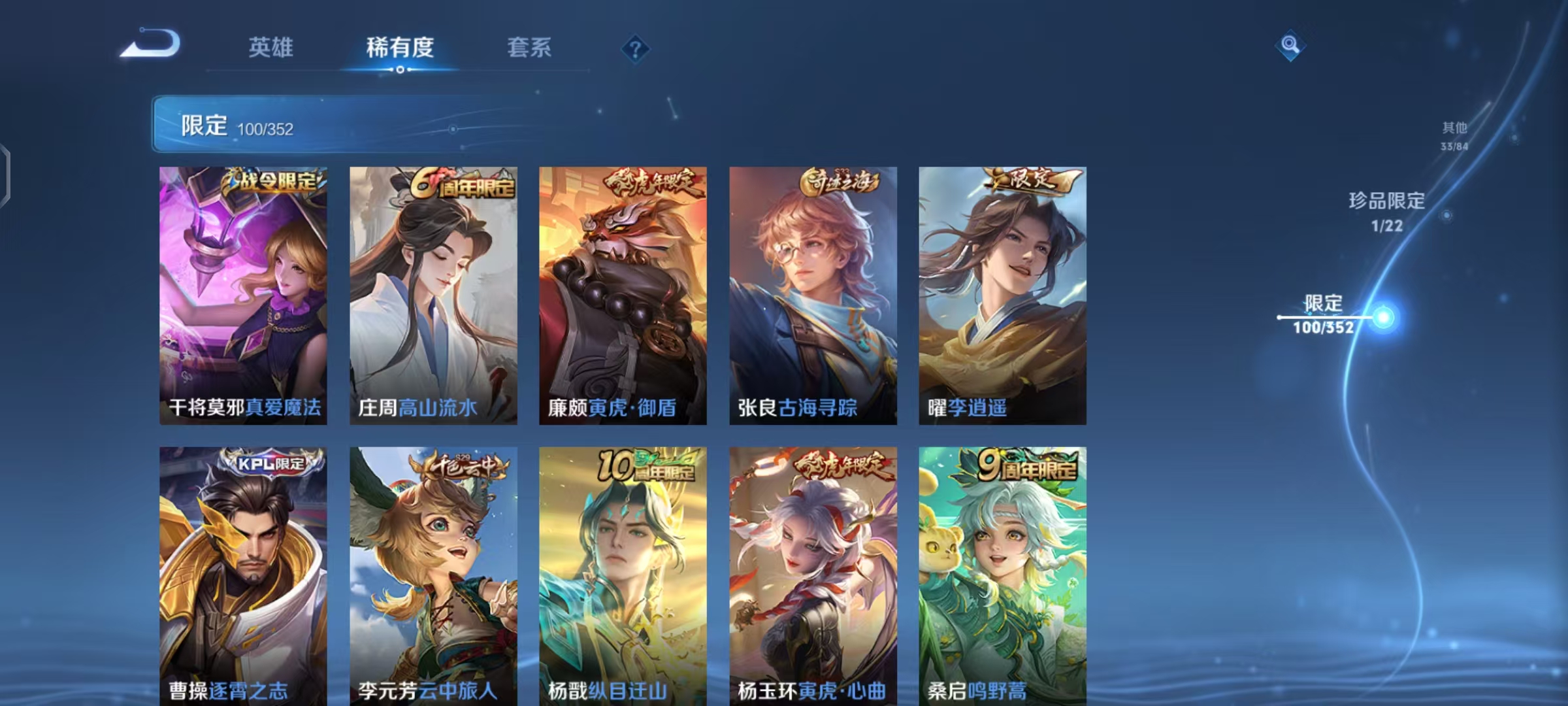Click the magnifier search icon top right
Image resolution: width=1568 pixels, height=706 pixels.
pos(1290,46)
